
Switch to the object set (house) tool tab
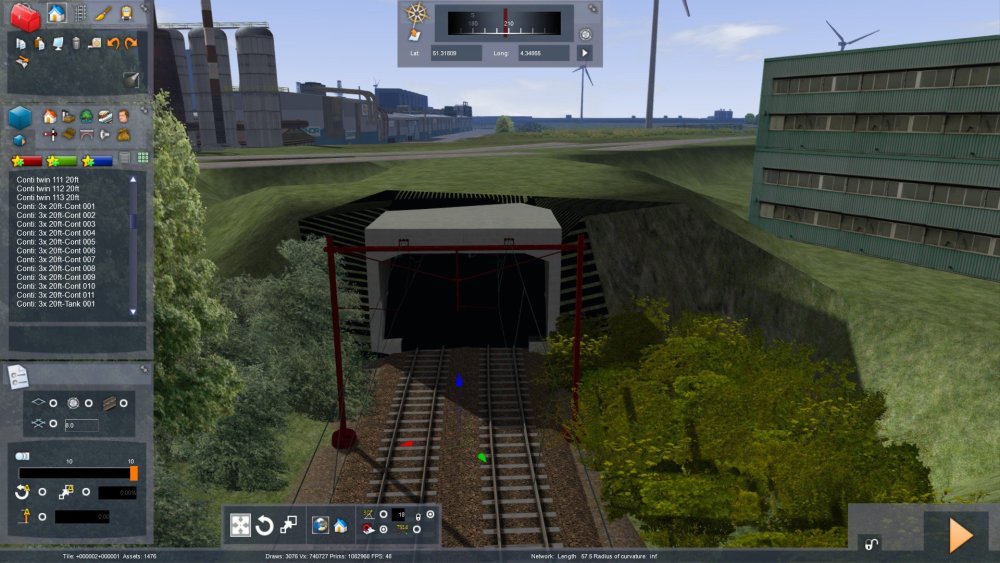(x=57, y=14)
